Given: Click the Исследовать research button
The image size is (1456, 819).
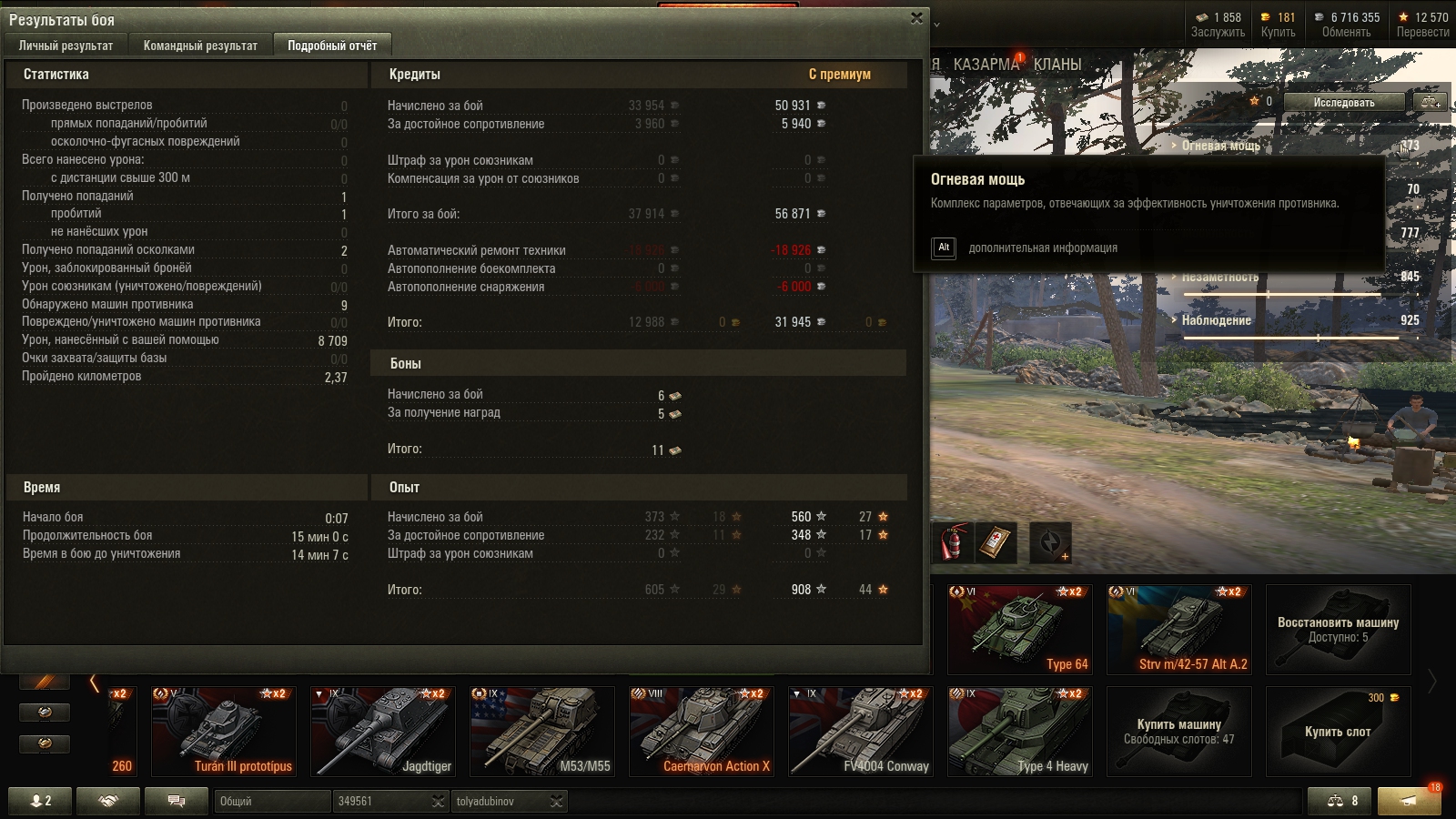Looking at the screenshot, I should click(1343, 102).
